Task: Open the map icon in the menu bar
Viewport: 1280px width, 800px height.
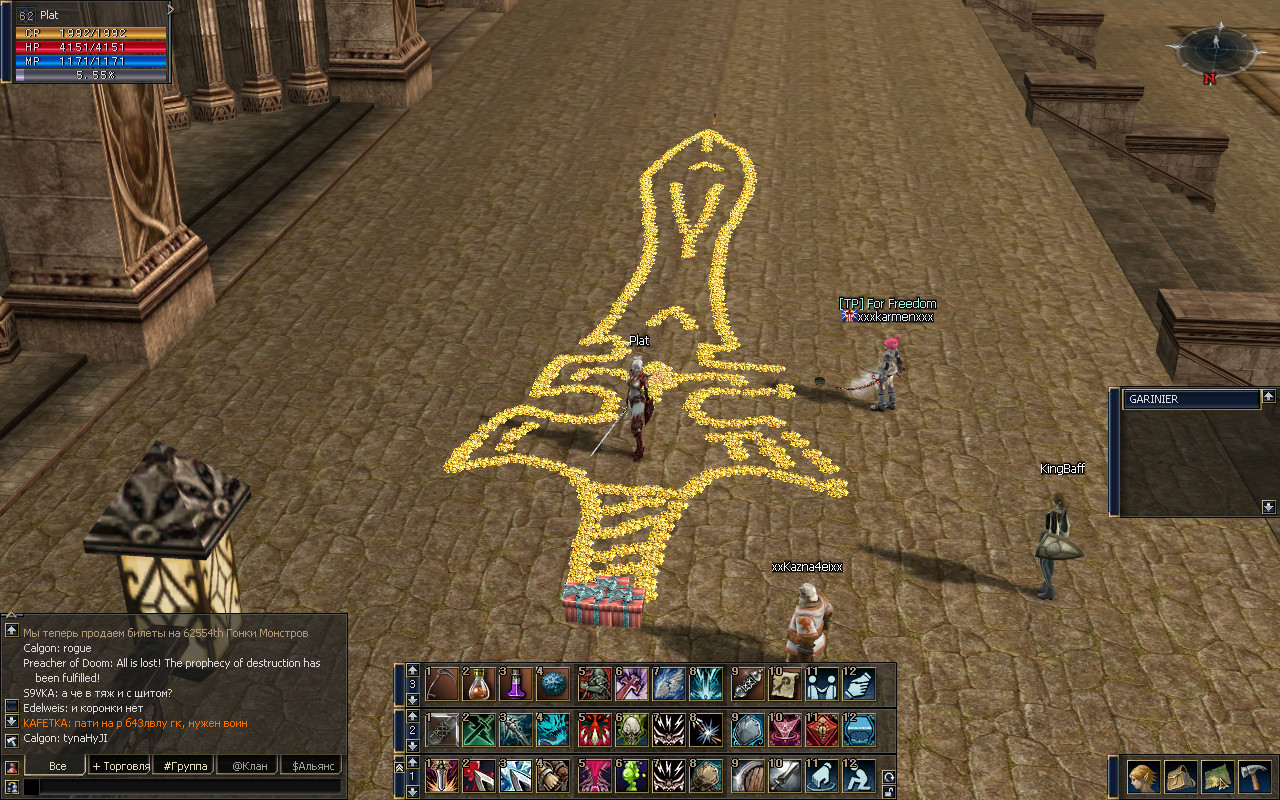Action: click(1217, 776)
